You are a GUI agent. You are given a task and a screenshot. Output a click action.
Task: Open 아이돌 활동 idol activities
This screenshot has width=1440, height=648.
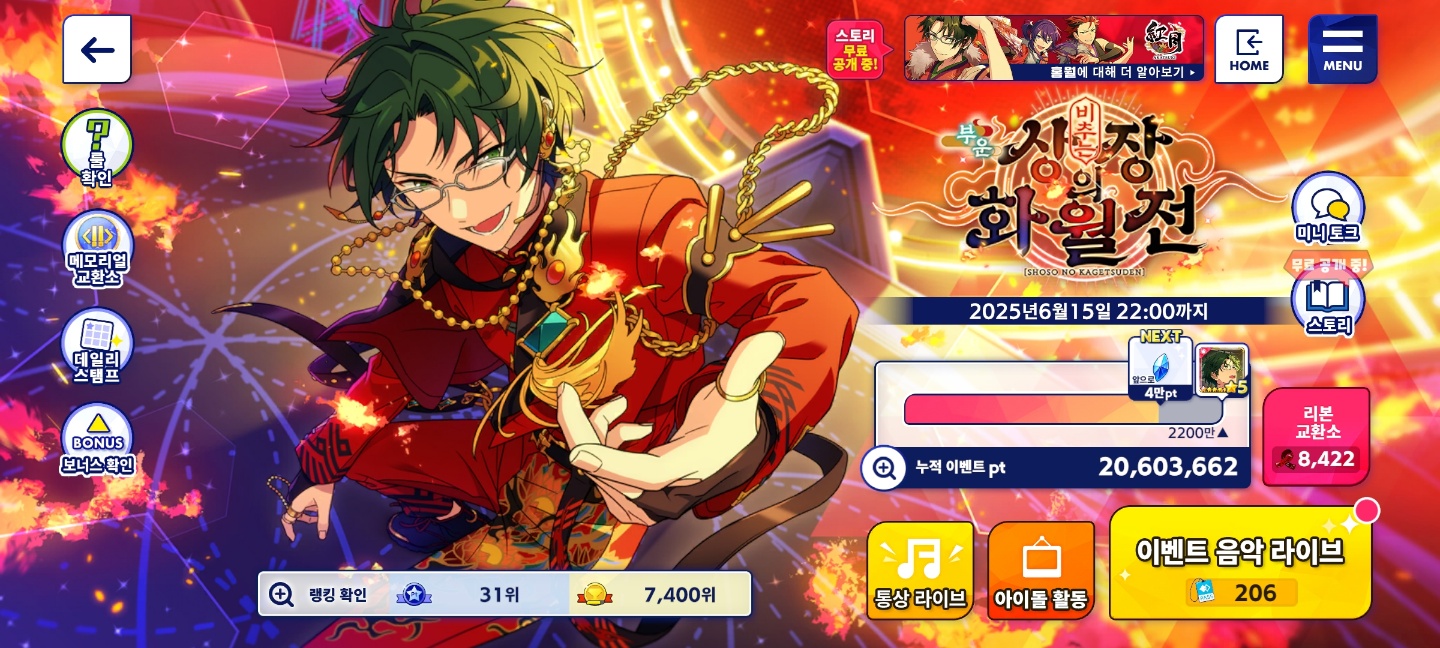(1041, 570)
